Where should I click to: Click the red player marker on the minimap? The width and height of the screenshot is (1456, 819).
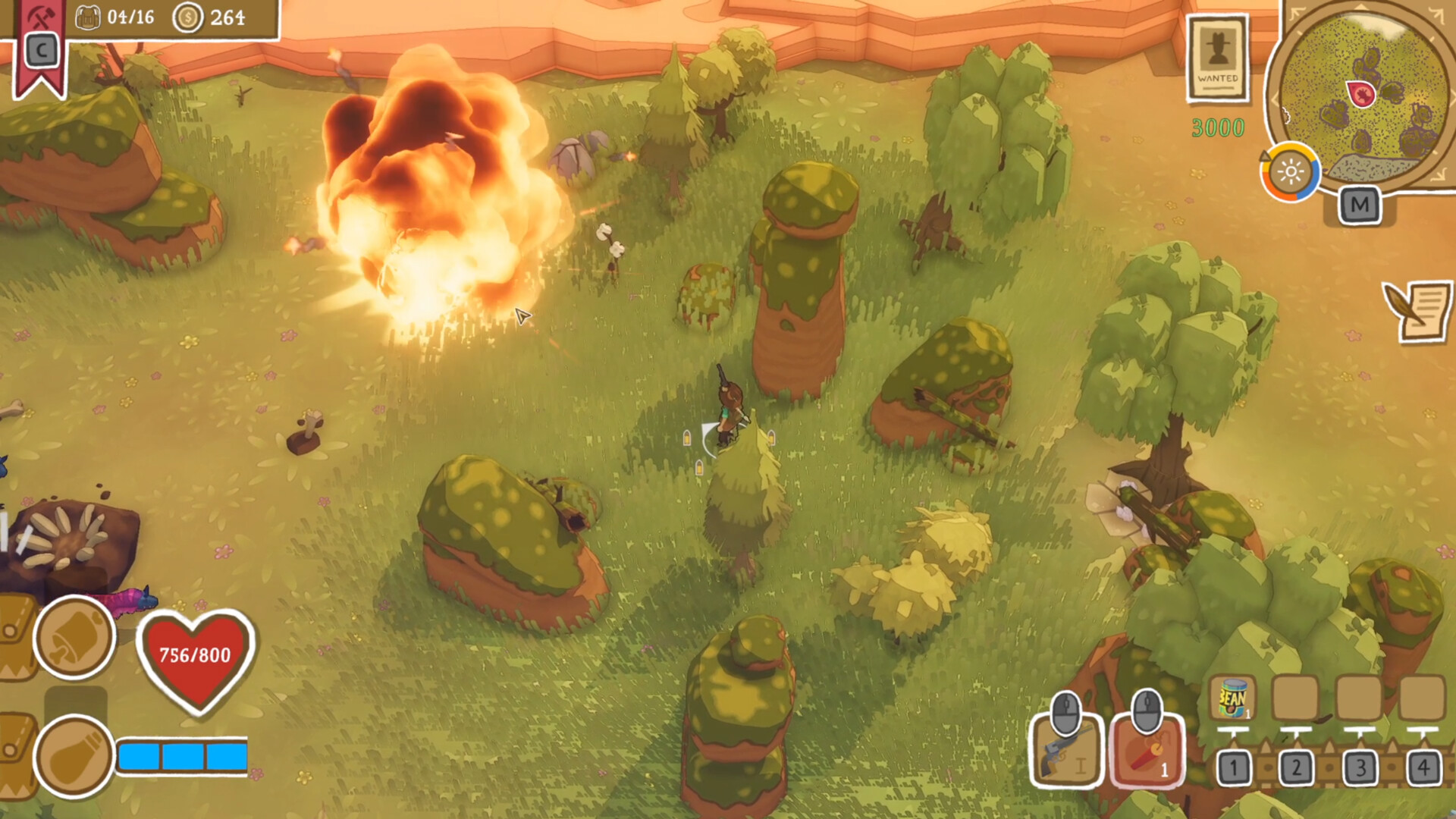click(x=1360, y=93)
